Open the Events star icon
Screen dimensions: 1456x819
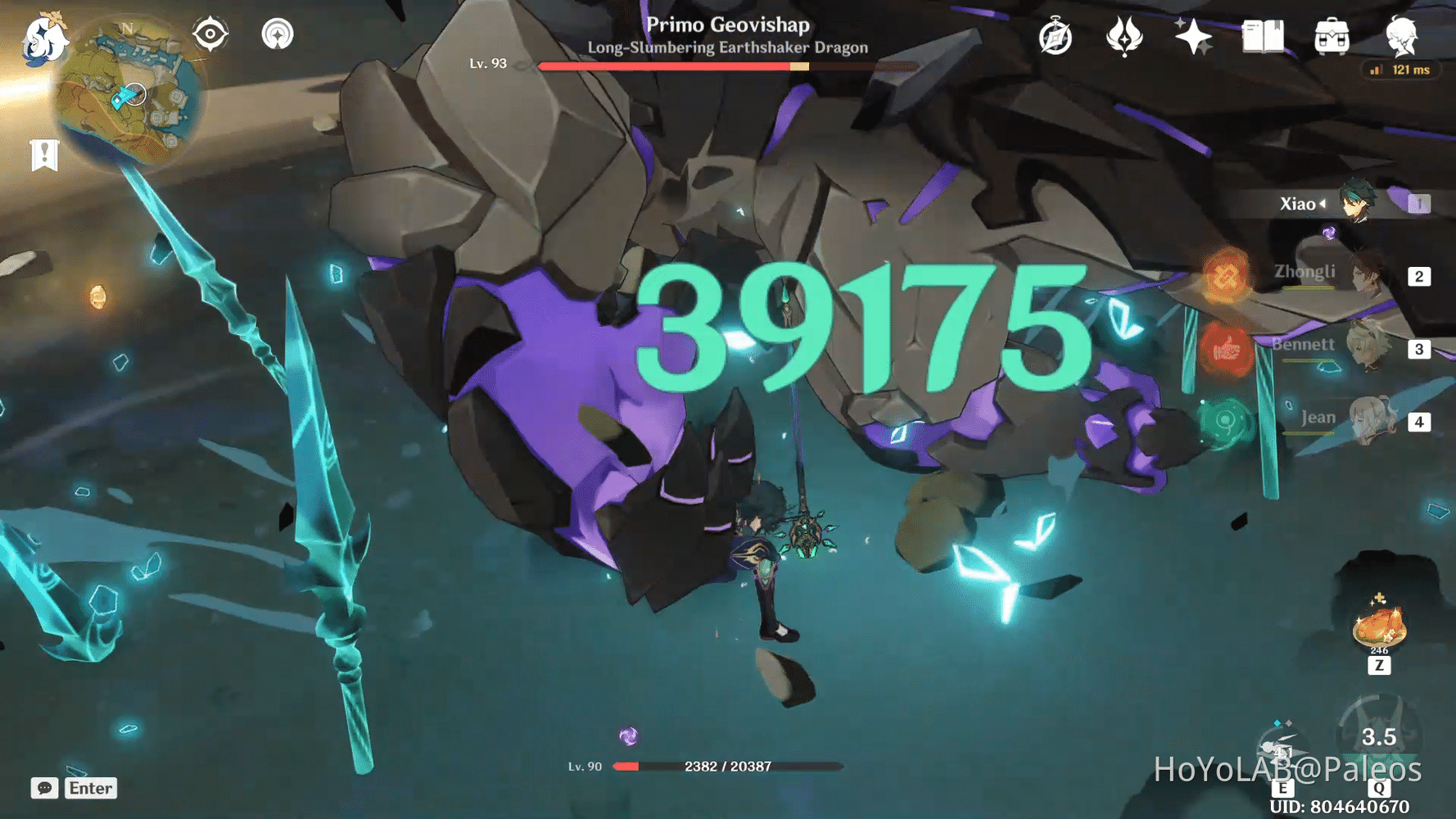tap(1195, 34)
